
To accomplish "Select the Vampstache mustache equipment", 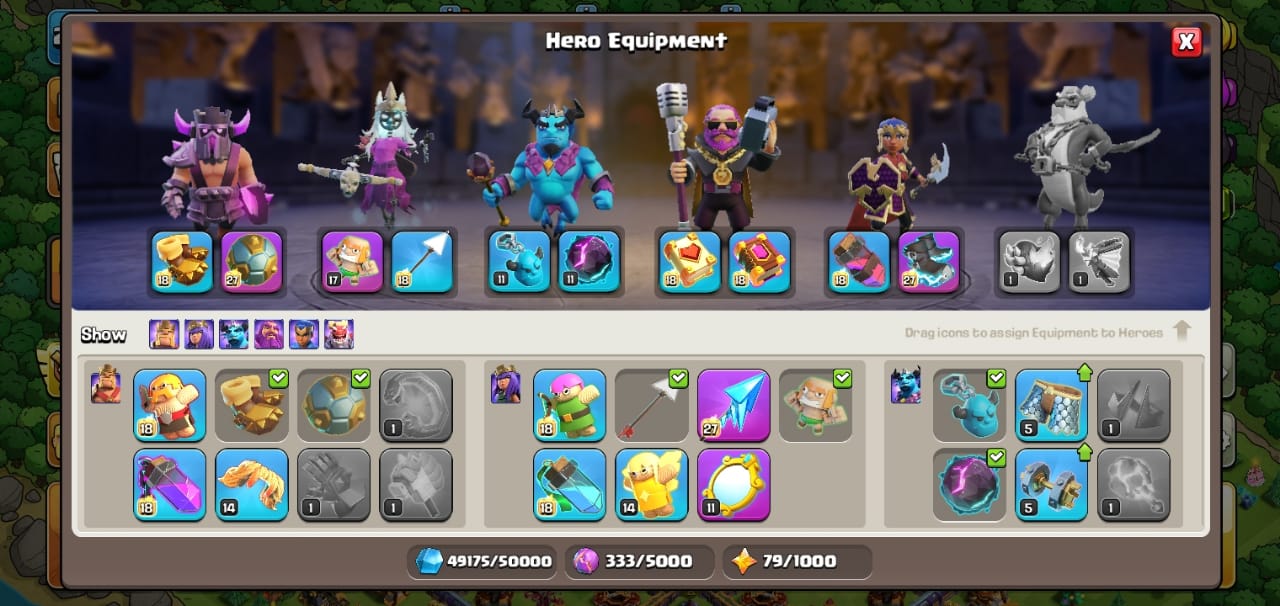I will coord(252,484).
